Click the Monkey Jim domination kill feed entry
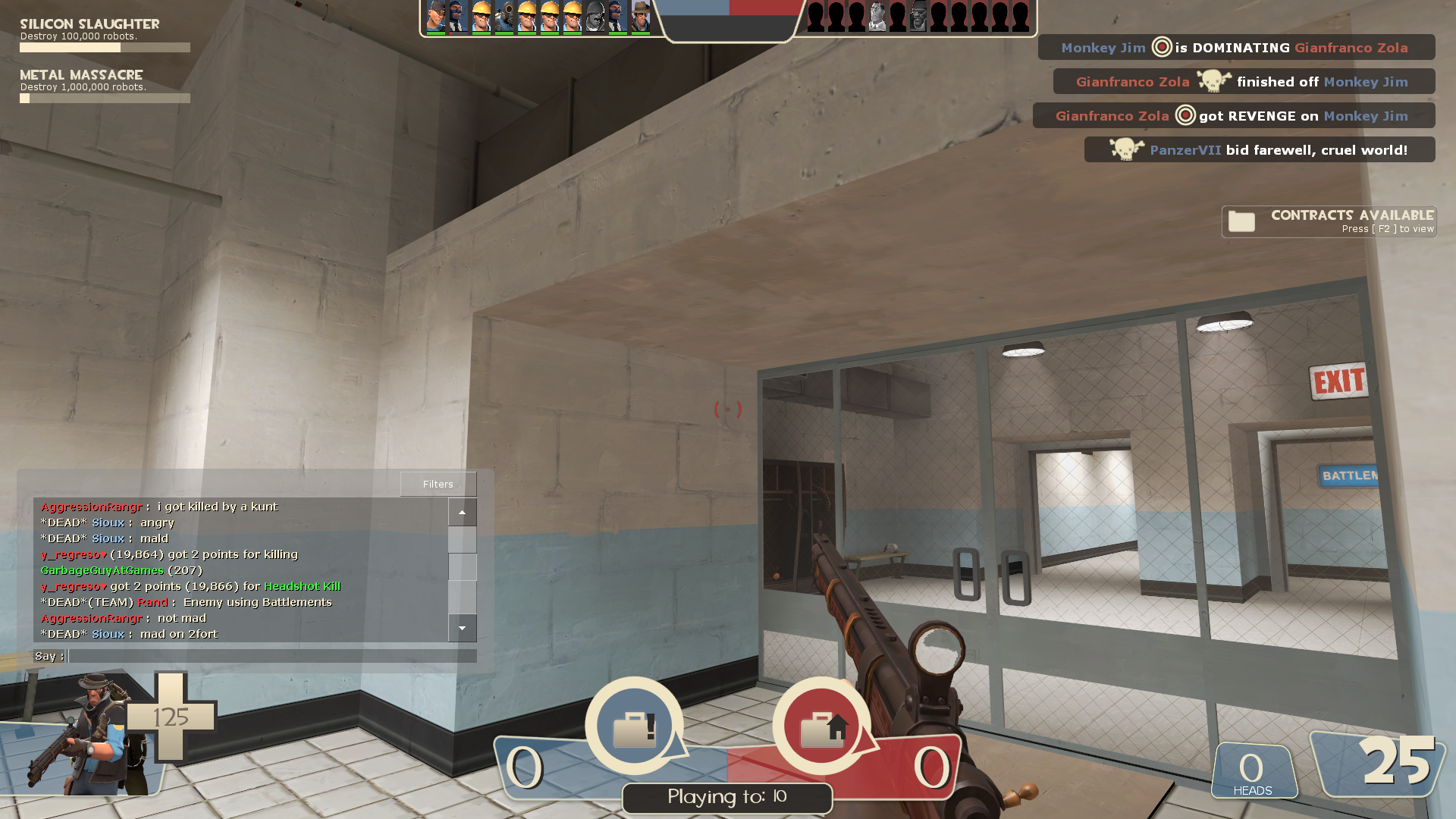This screenshot has height=819, width=1456. tap(1235, 48)
